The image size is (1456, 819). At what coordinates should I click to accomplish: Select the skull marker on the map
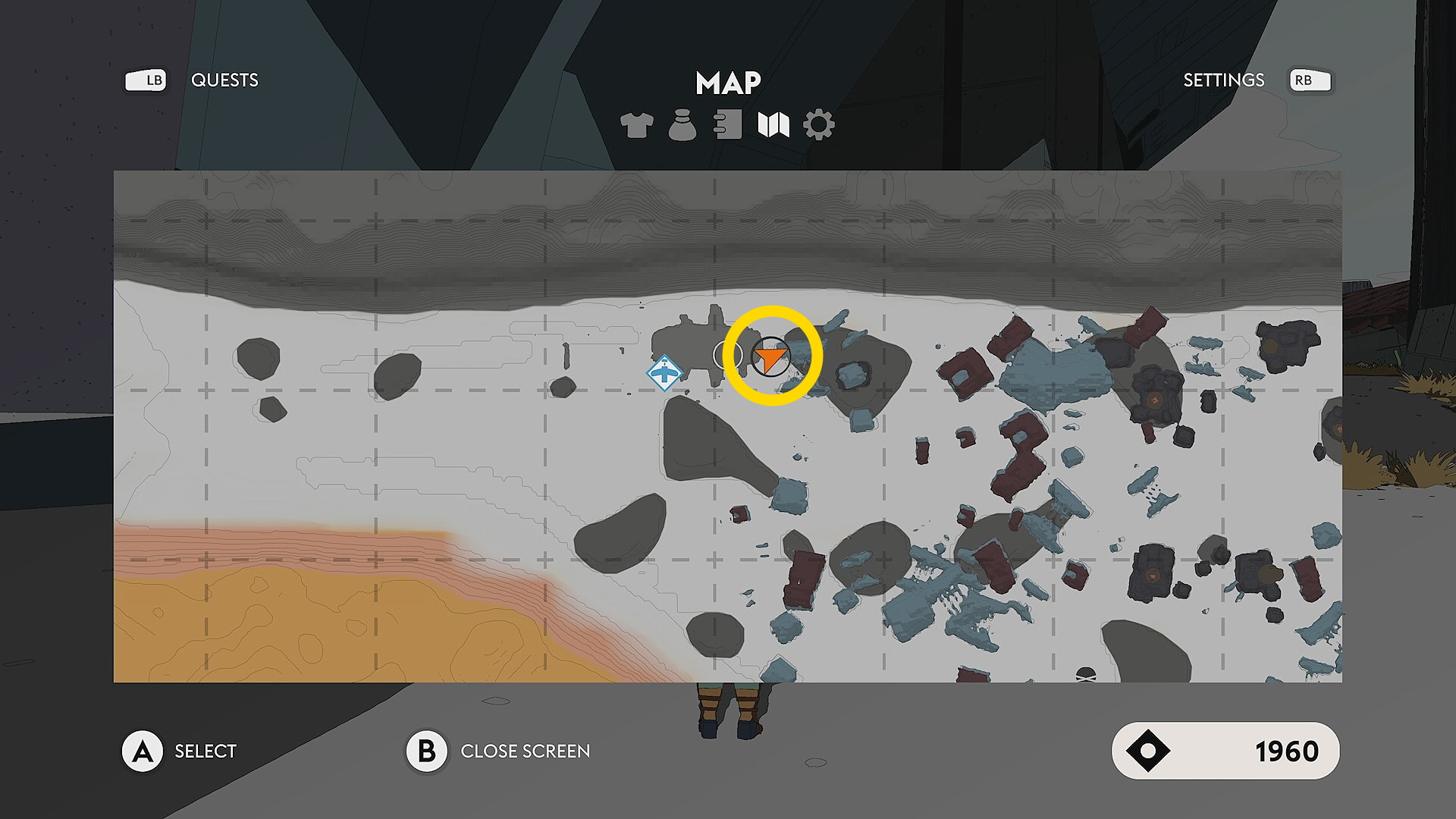pyautogui.click(x=1086, y=674)
